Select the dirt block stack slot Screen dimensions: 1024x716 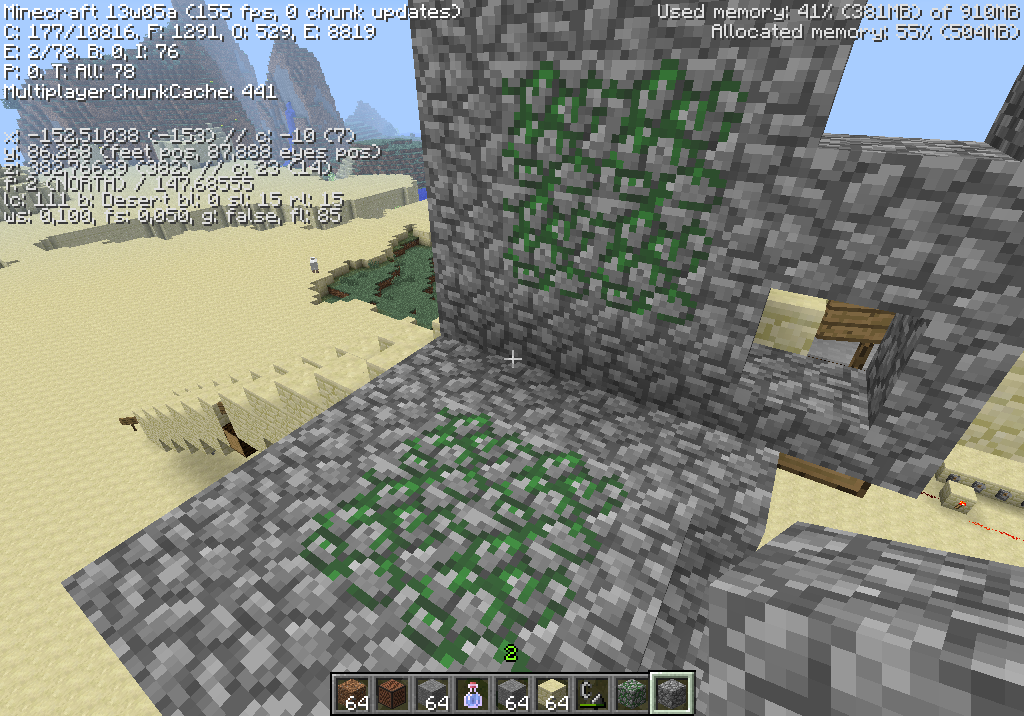(352, 692)
